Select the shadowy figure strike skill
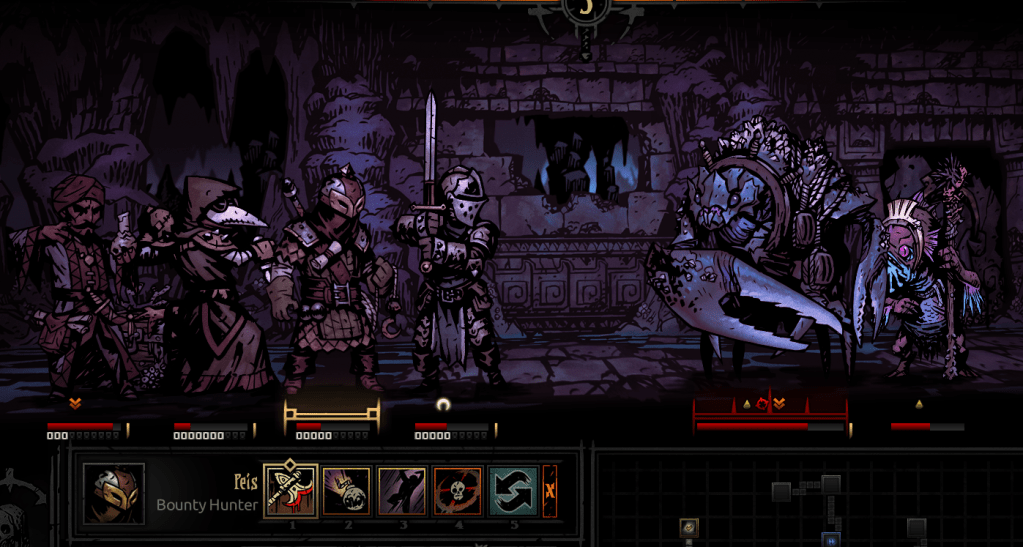Screen dimensions: 1023x547 point(402,491)
